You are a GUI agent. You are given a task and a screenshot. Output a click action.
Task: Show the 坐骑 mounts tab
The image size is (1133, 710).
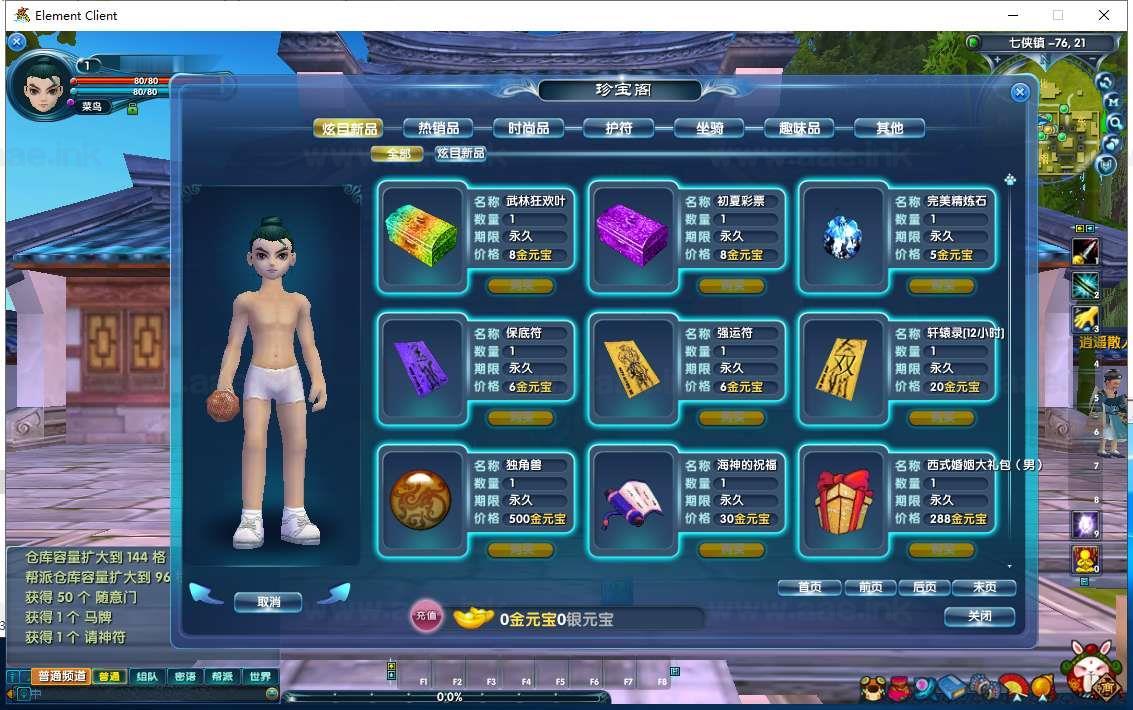708,128
